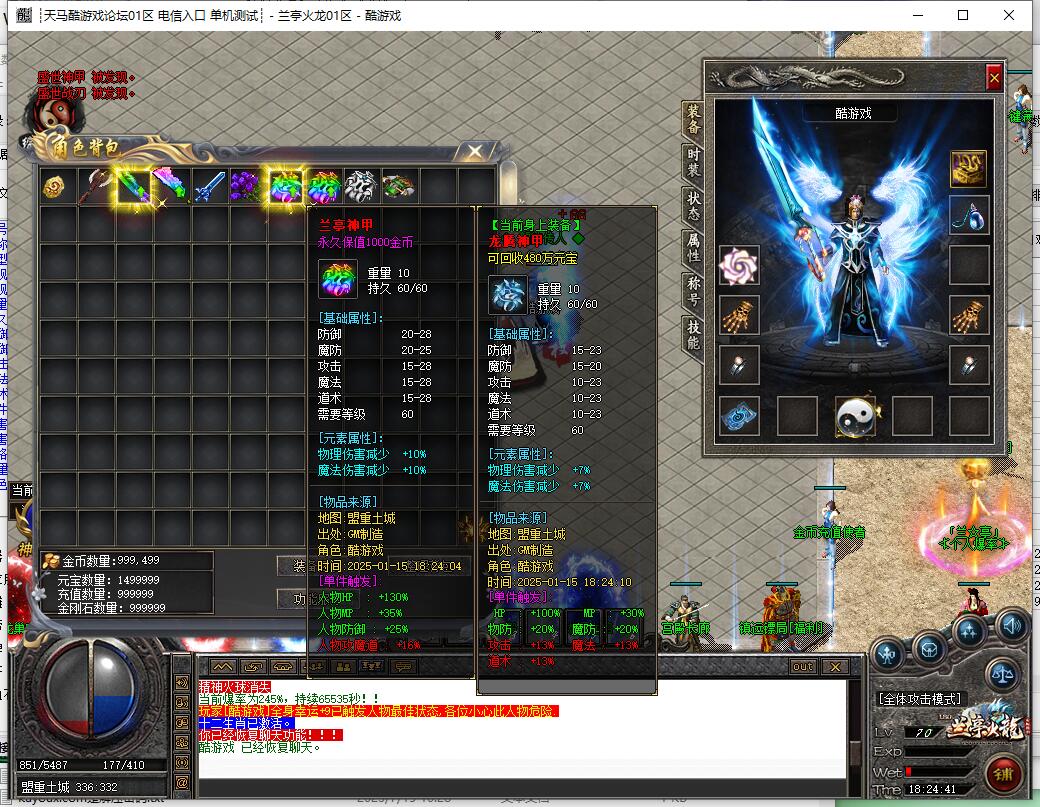Viewport: 1040px width, 807px height.
Task: Pick the blue sword in the backpack
Action: [209, 187]
